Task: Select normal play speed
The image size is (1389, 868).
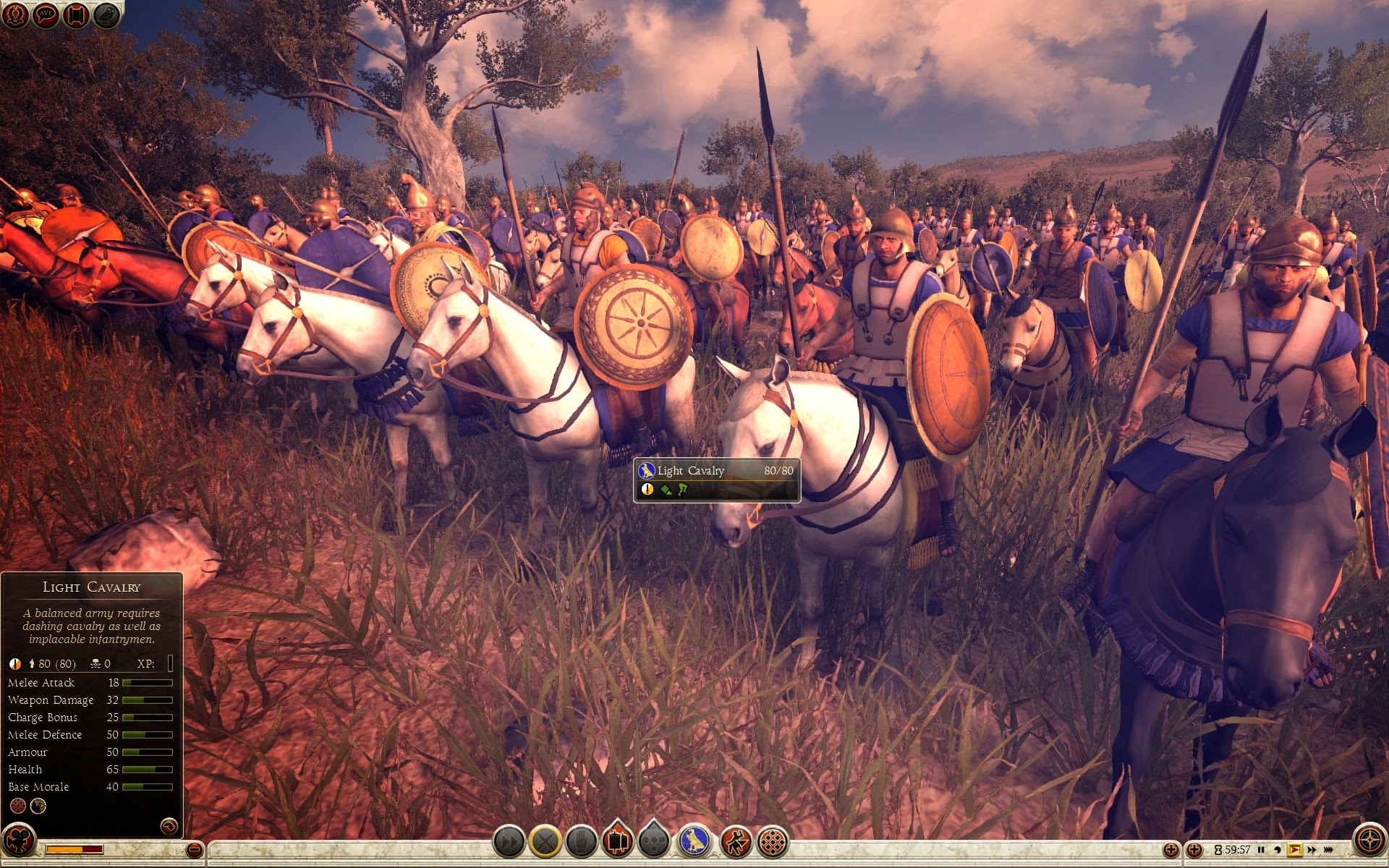Action: pos(1295,850)
